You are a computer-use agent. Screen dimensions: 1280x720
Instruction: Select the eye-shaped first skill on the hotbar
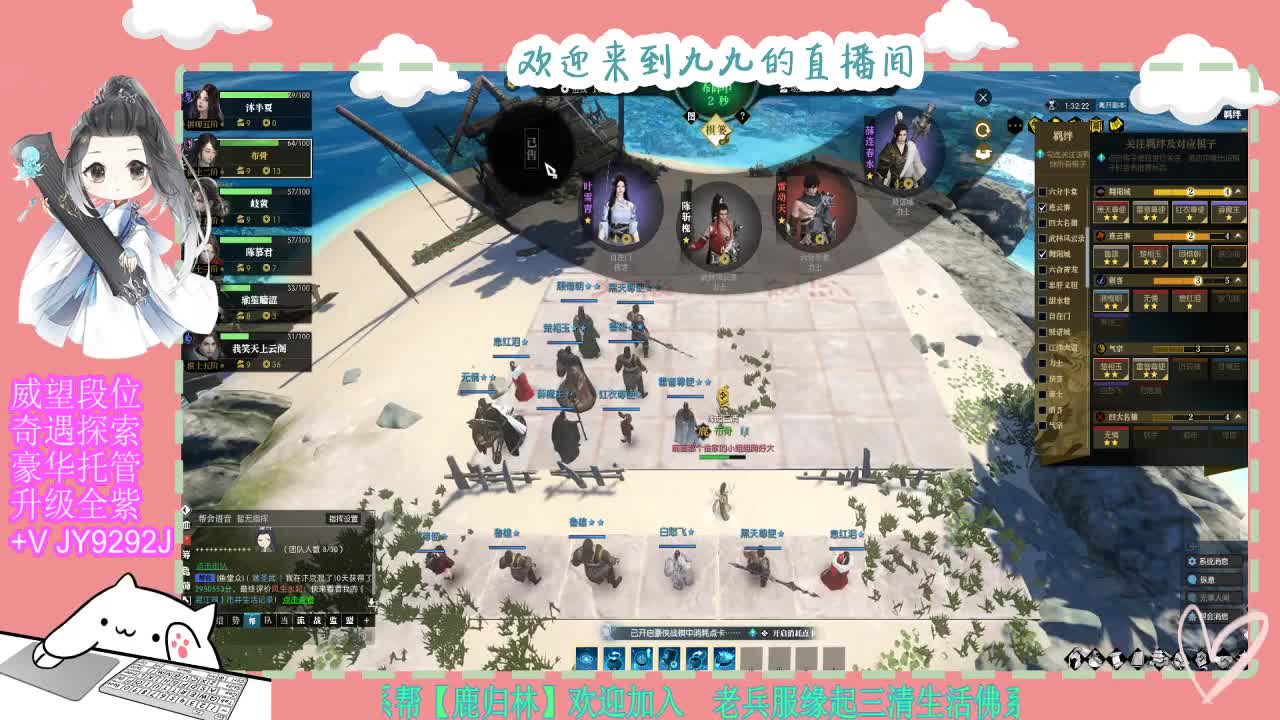[586, 656]
